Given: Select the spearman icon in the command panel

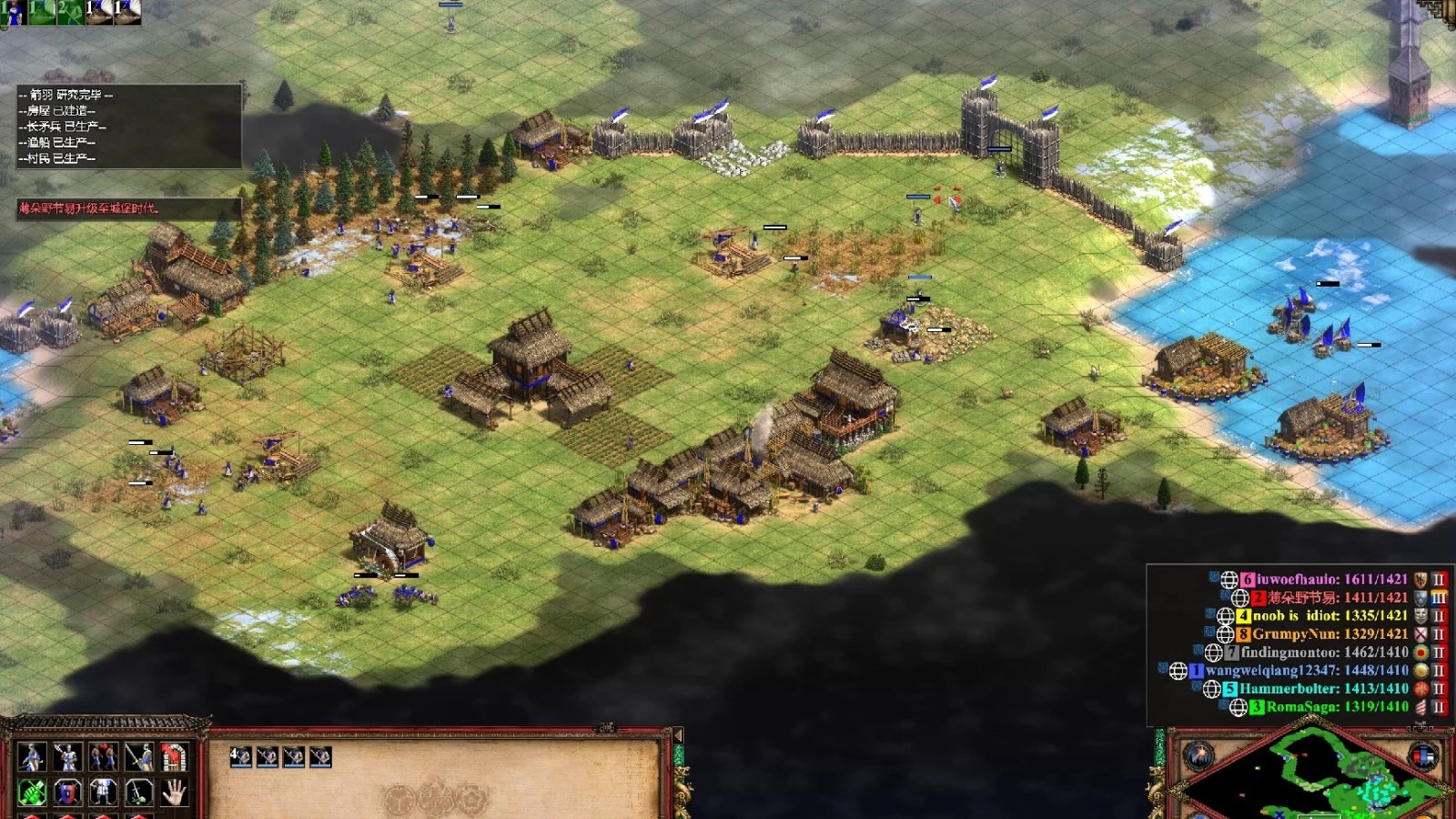Looking at the screenshot, I should pos(32,756).
